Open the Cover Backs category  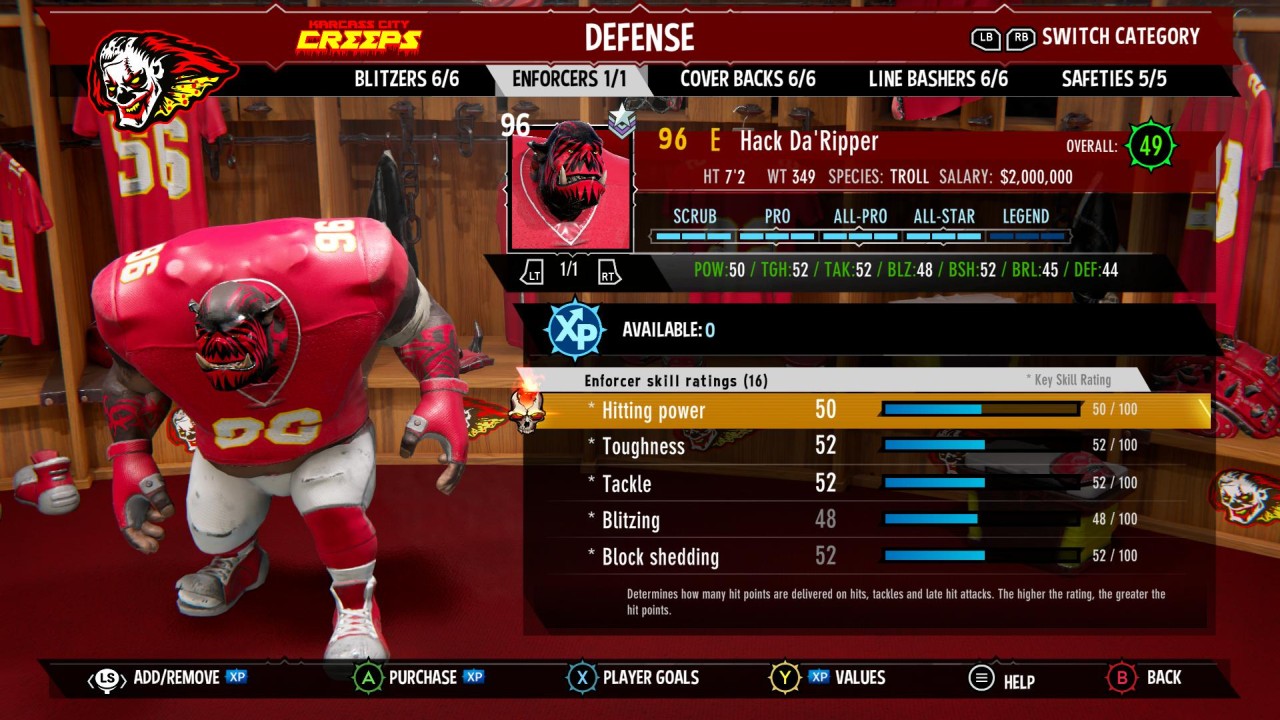click(747, 79)
